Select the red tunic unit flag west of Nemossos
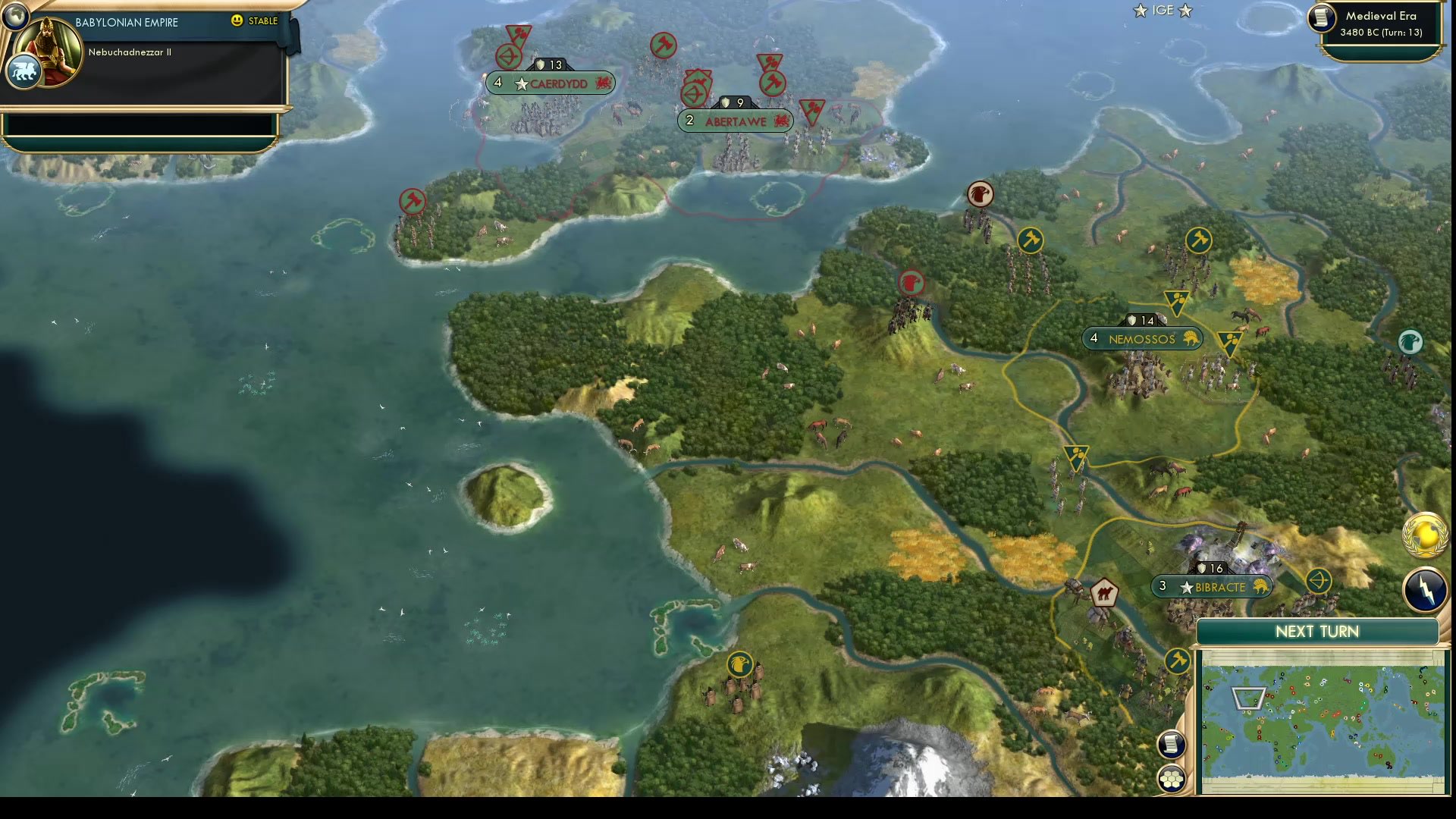This screenshot has width=1456, height=819. click(912, 283)
